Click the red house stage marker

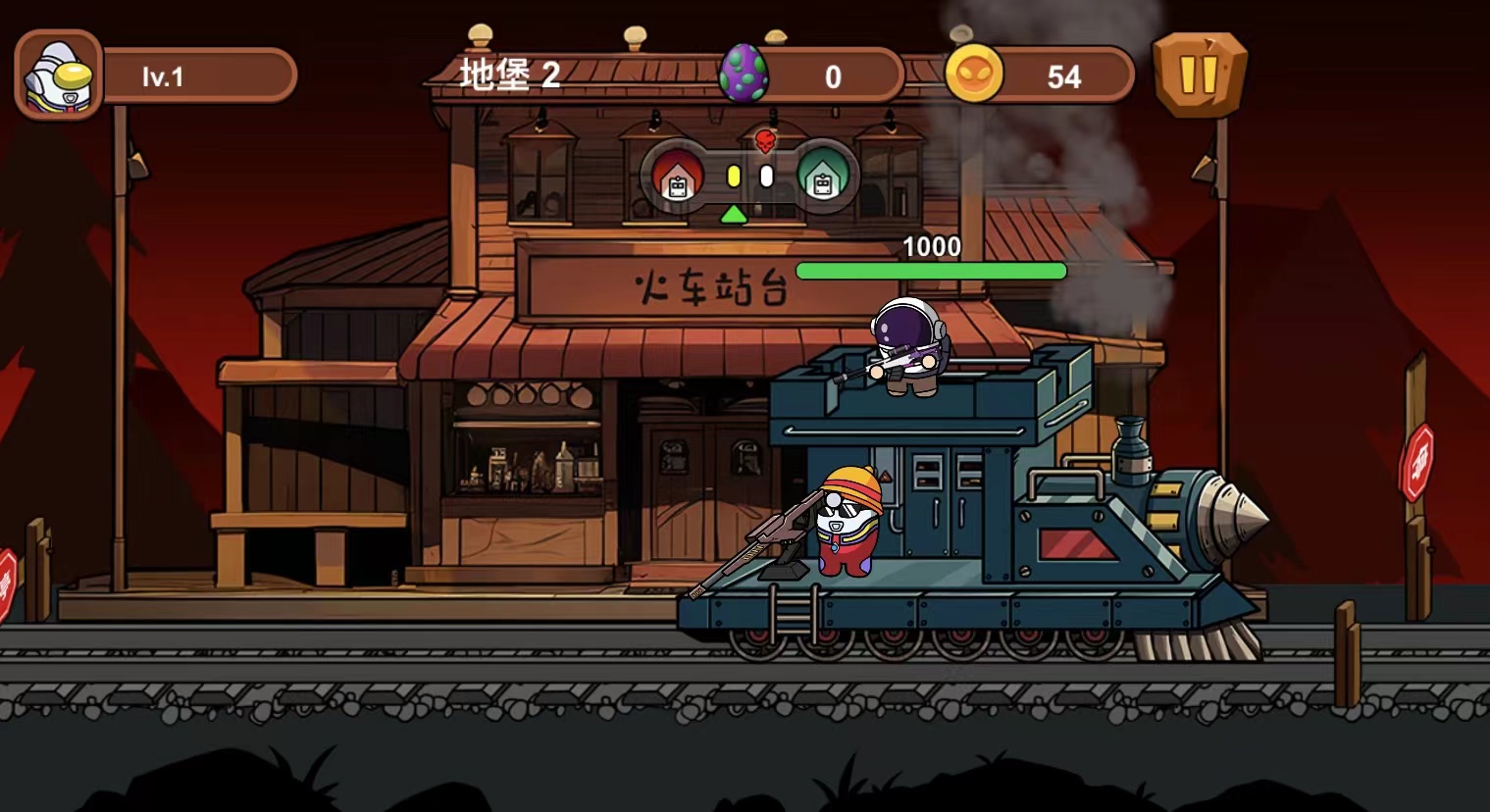(677, 177)
